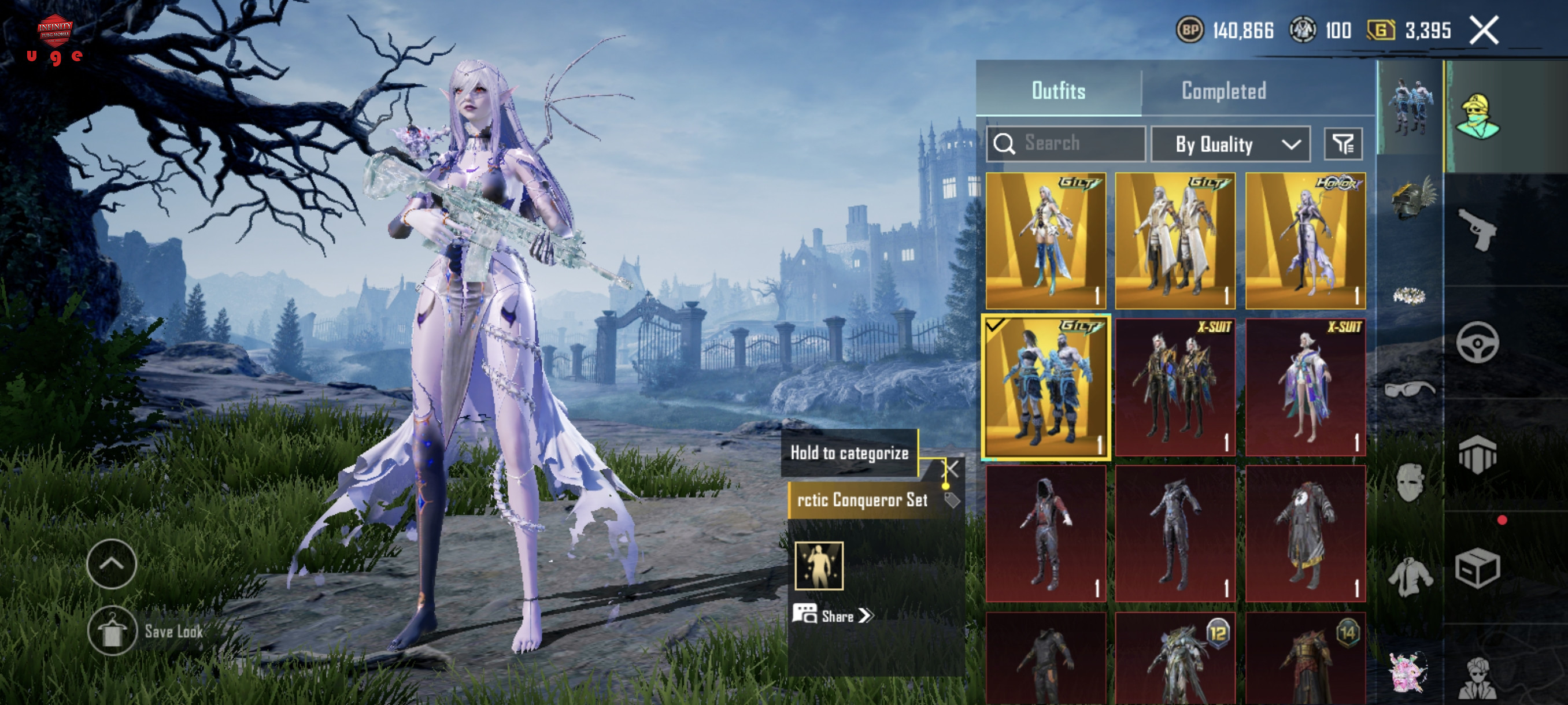Save the current look

pyautogui.click(x=112, y=631)
